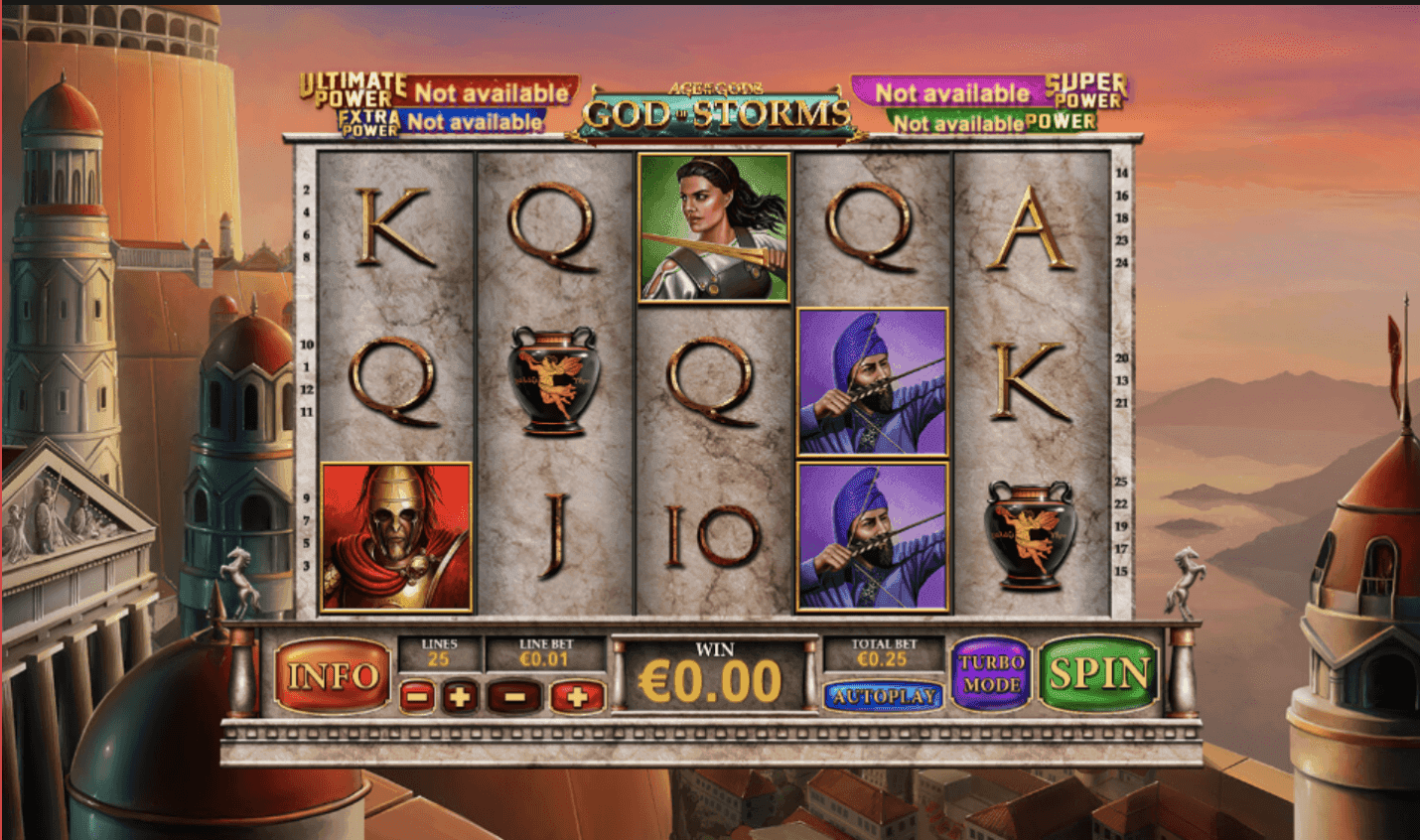The image size is (1420, 840).
Task: Click the swordswoman symbol atop reel three
Action: pos(713,228)
